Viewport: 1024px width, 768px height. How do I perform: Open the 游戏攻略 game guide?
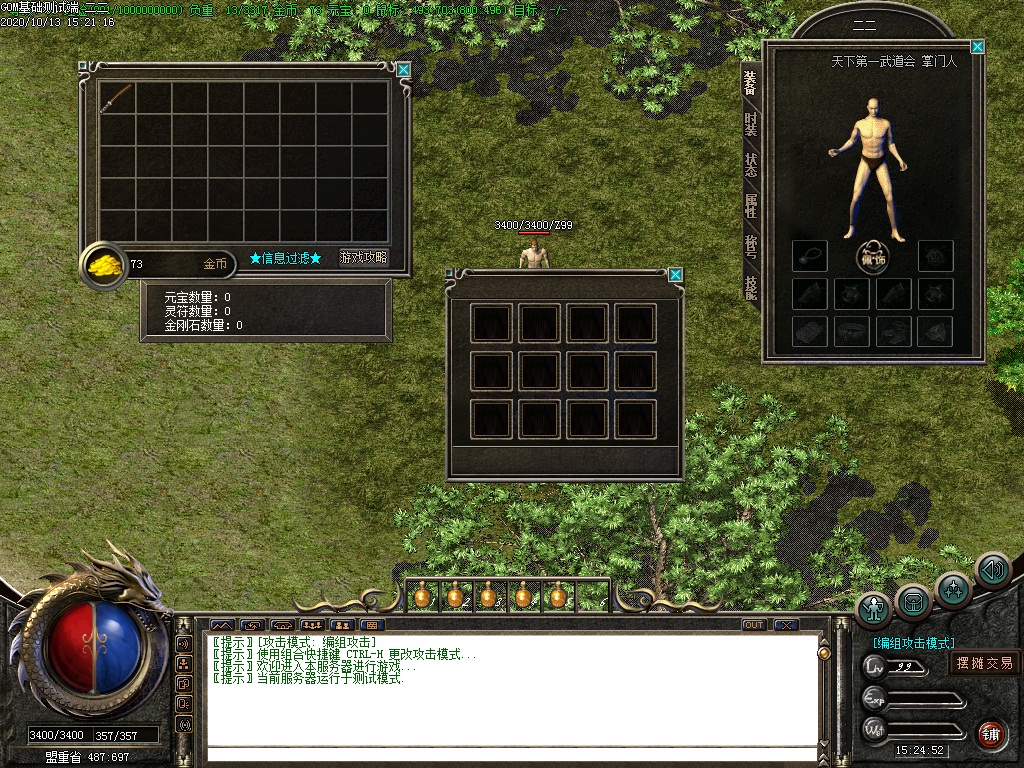[363, 258]
